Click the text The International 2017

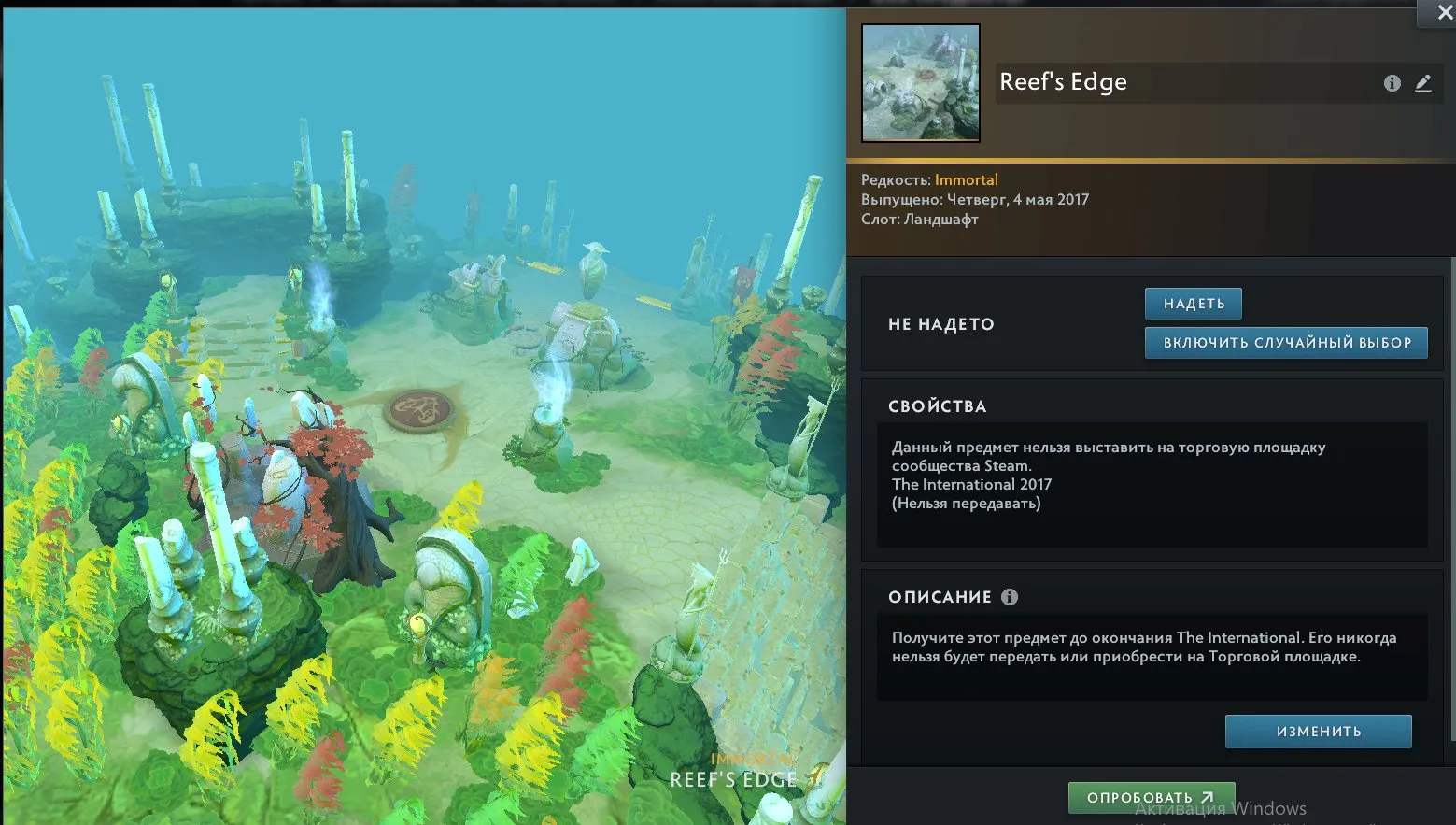click(x=971, y=484)
